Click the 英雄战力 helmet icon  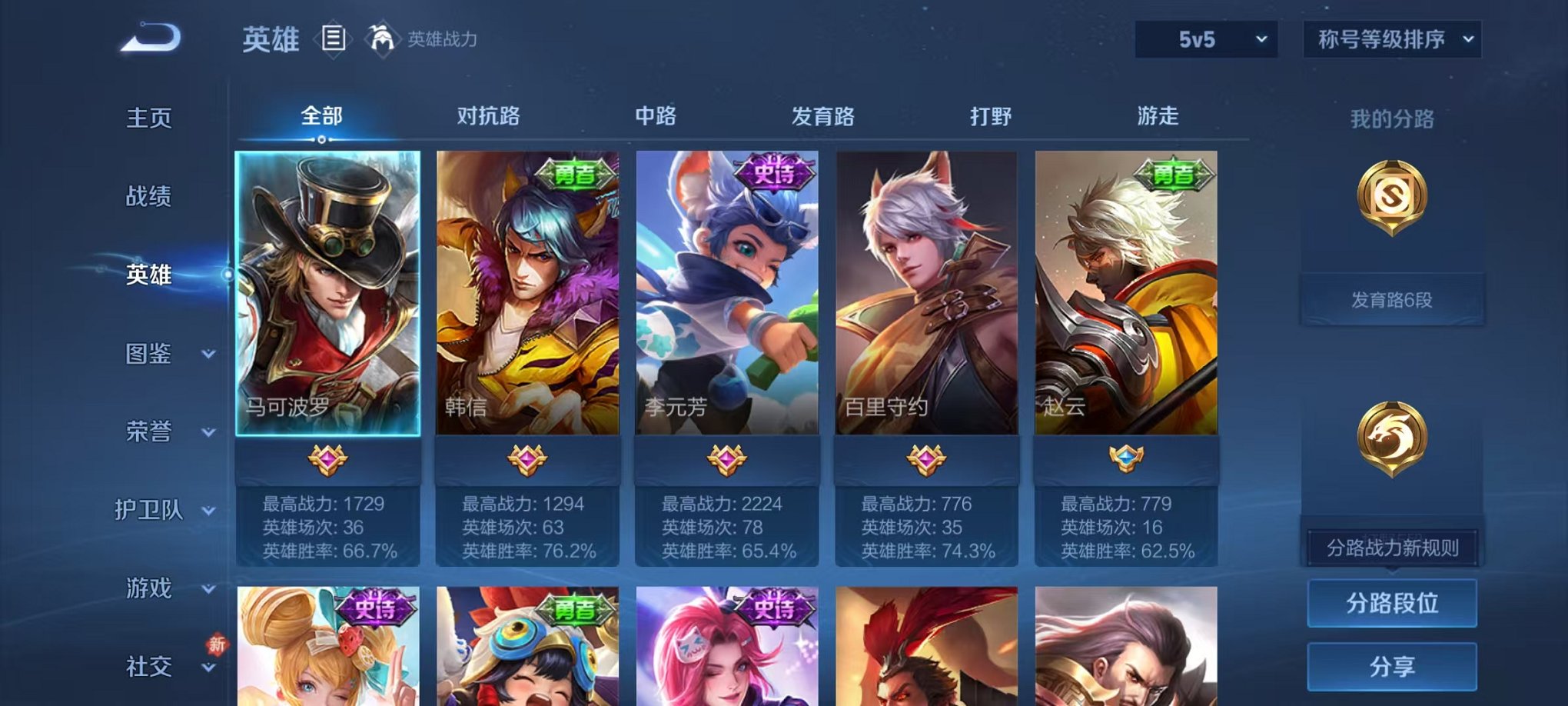[382, 37]
